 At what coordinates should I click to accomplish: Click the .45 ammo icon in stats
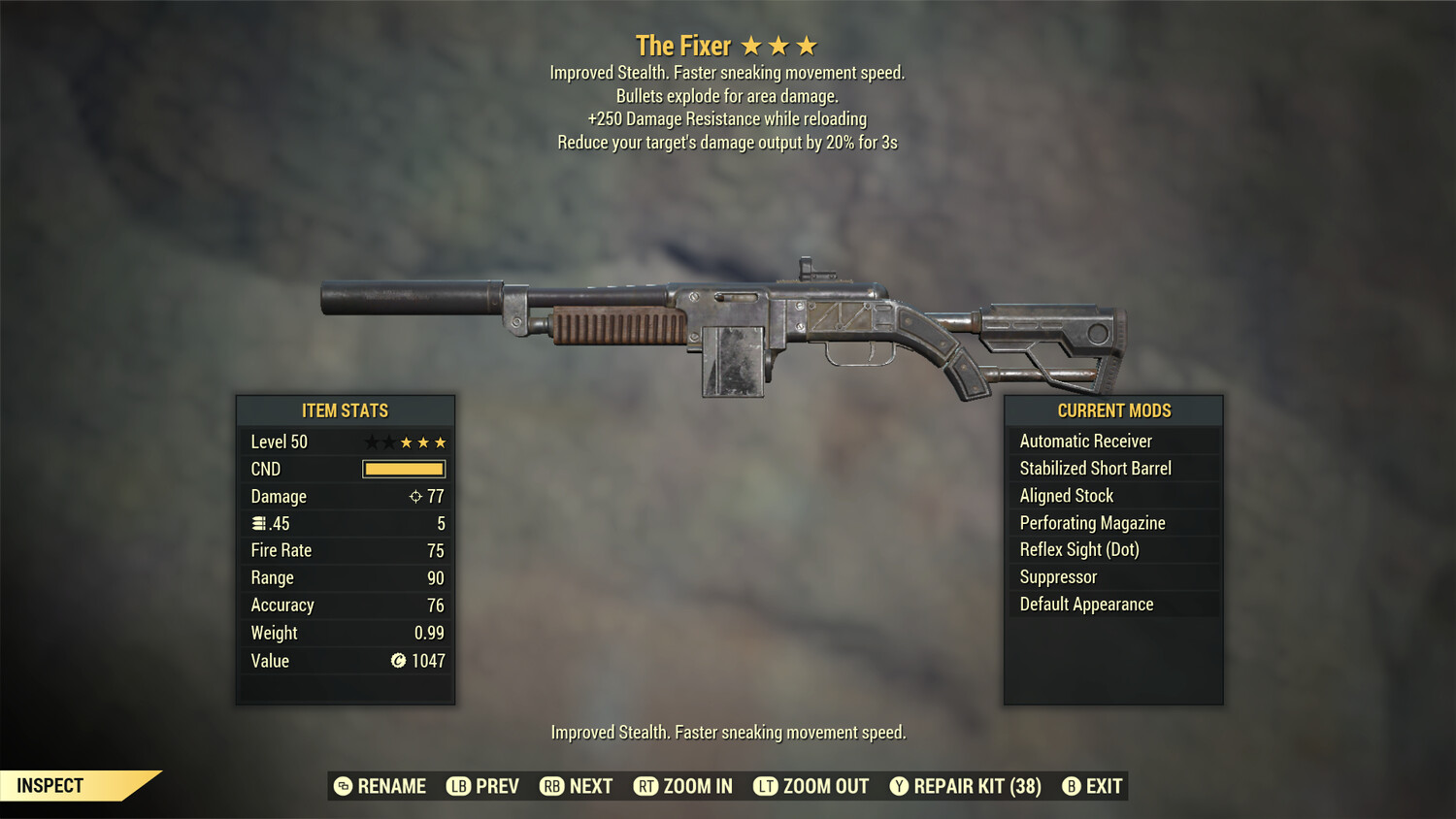pos(259,523)
